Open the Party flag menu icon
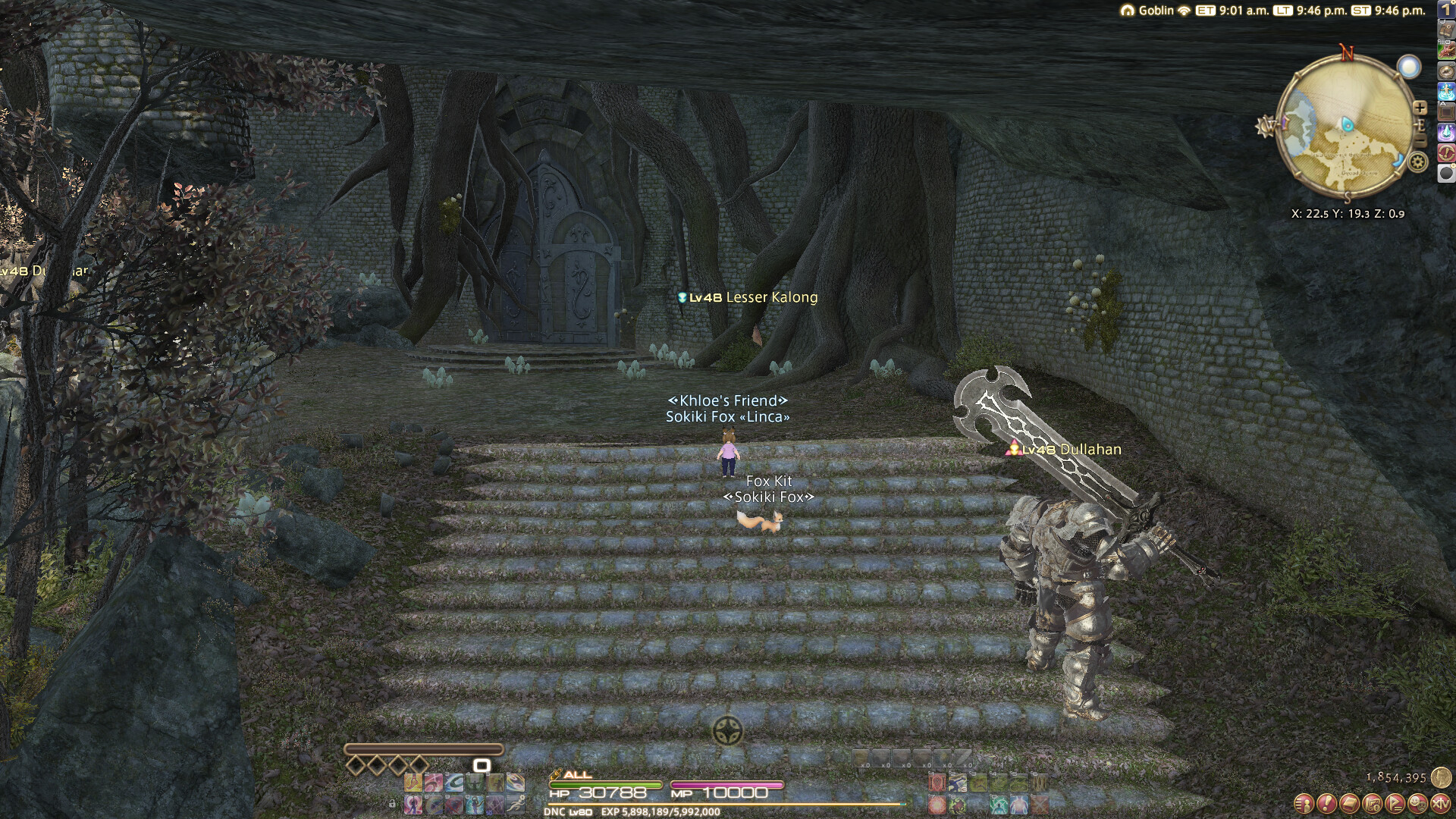The height and width of the screenshot is (819, 1456). pyautogui.click(x=1395, y=803)
